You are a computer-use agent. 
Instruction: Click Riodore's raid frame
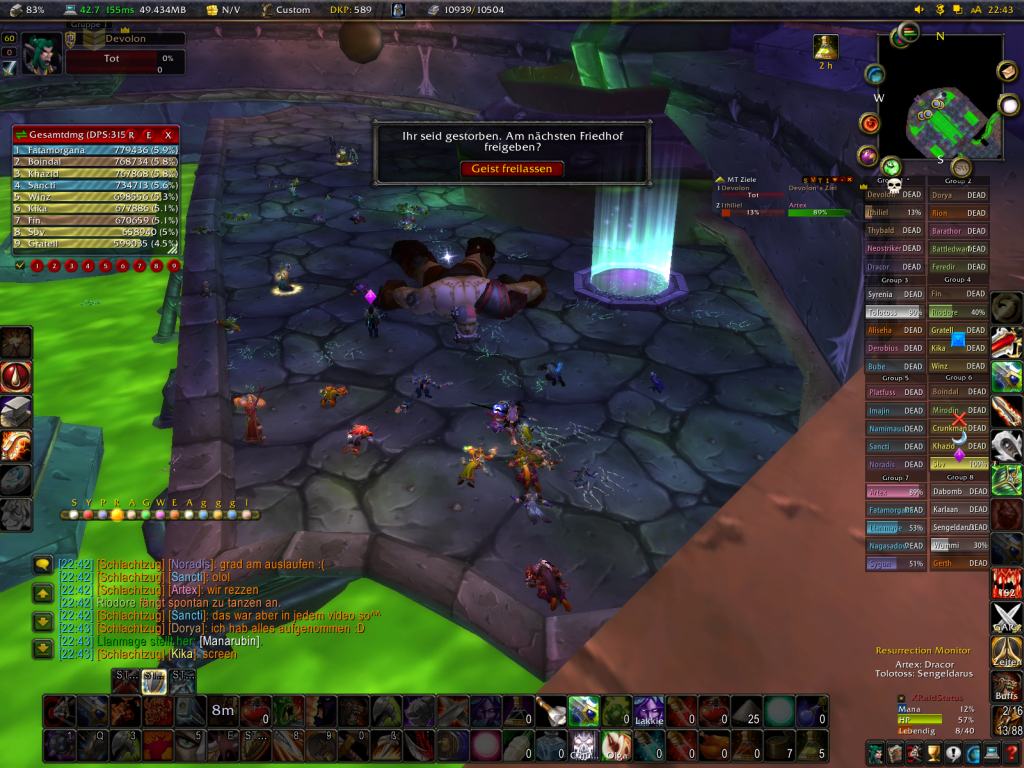tap(960, 312)
